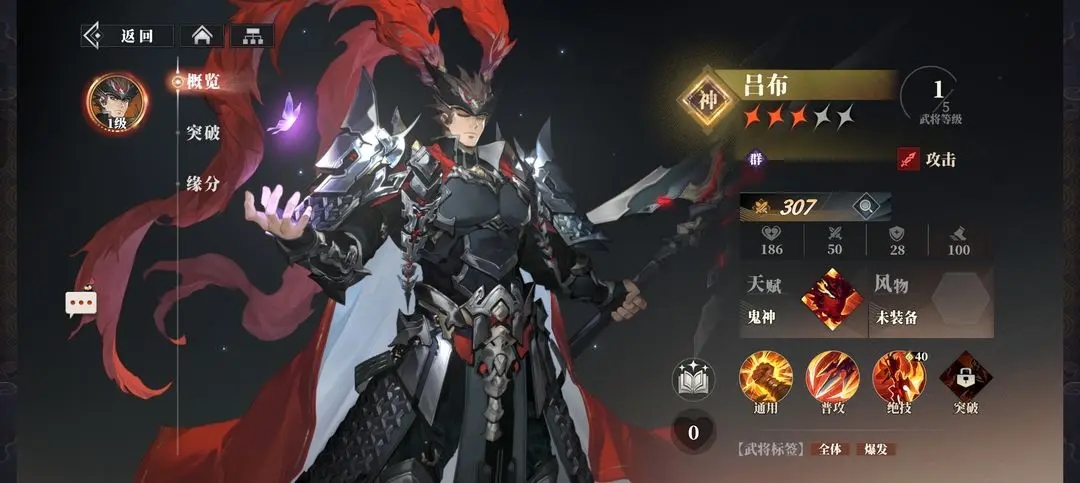Tap the locked 突破 skill icon
1080x483 pixels.
(965, 378)
